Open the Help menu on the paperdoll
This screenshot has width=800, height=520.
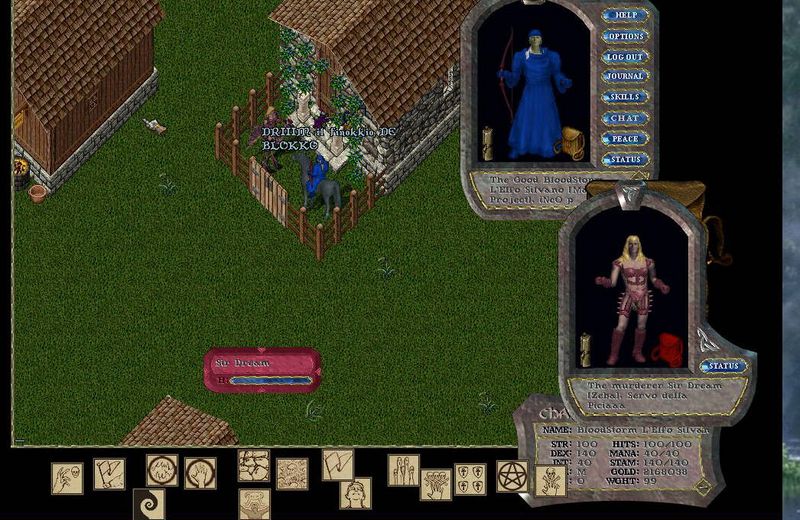(x=625, y=16)
